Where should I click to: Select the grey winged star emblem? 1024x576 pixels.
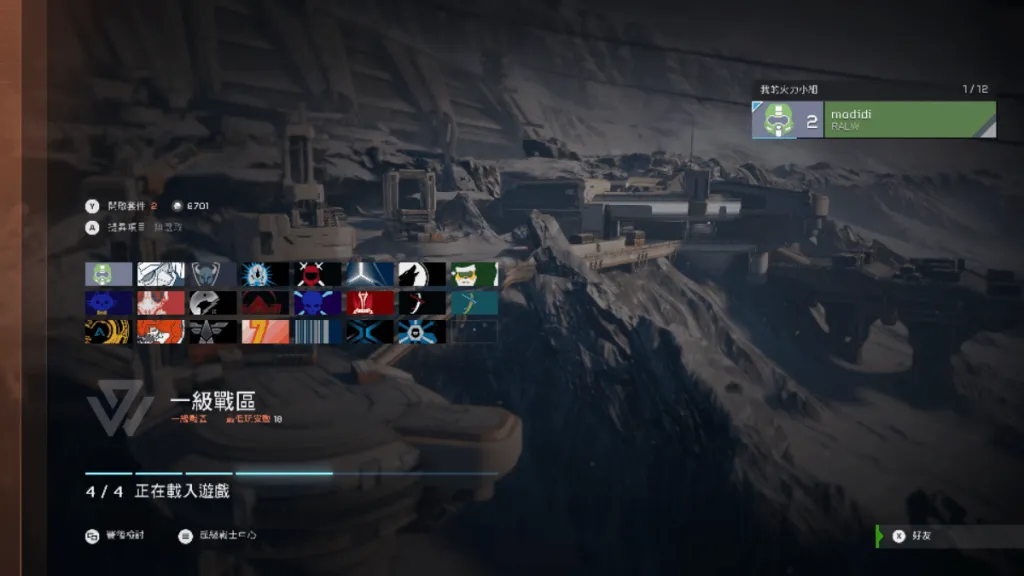(213, 332)
